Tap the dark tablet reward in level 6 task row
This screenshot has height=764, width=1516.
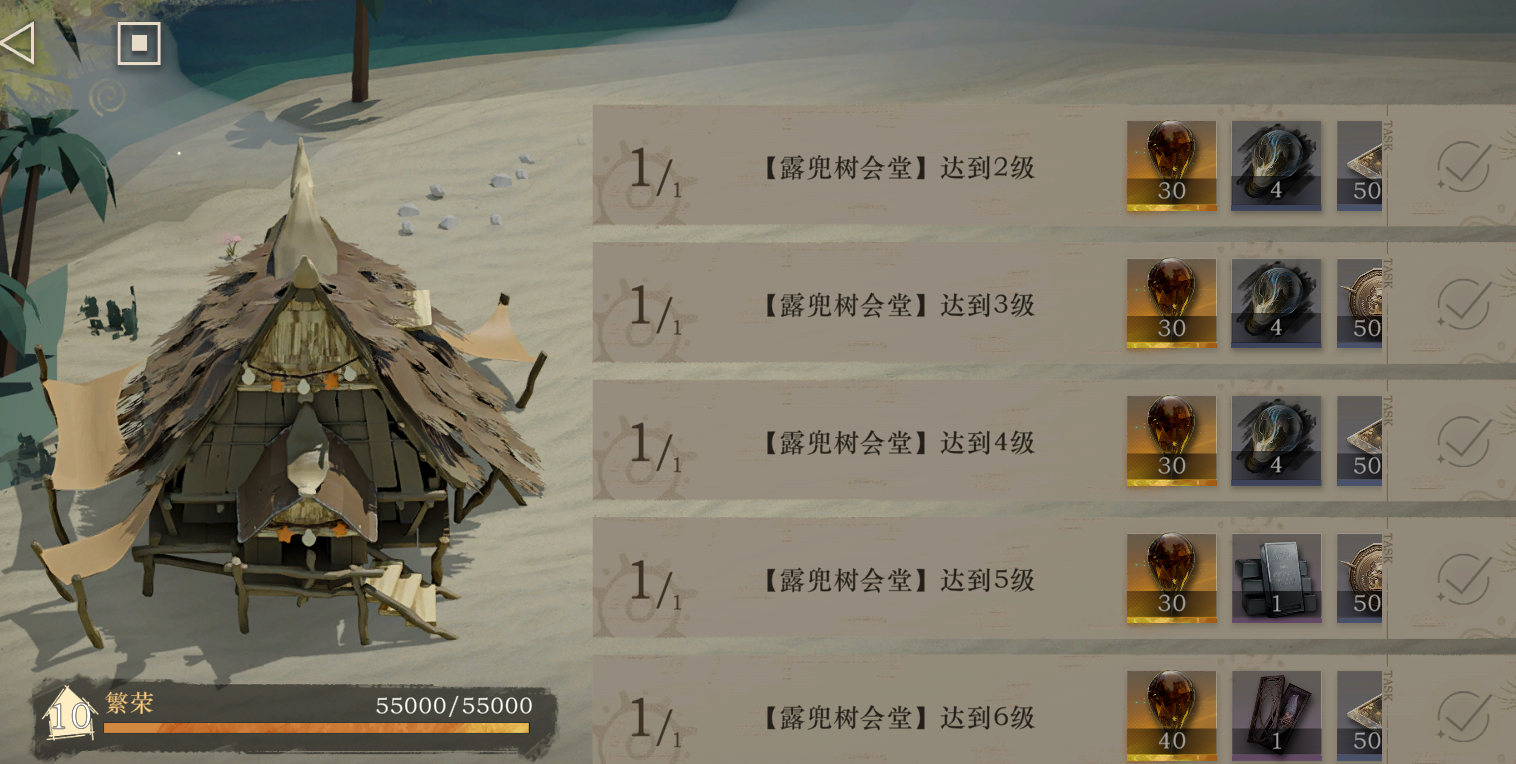[1276, 716]
